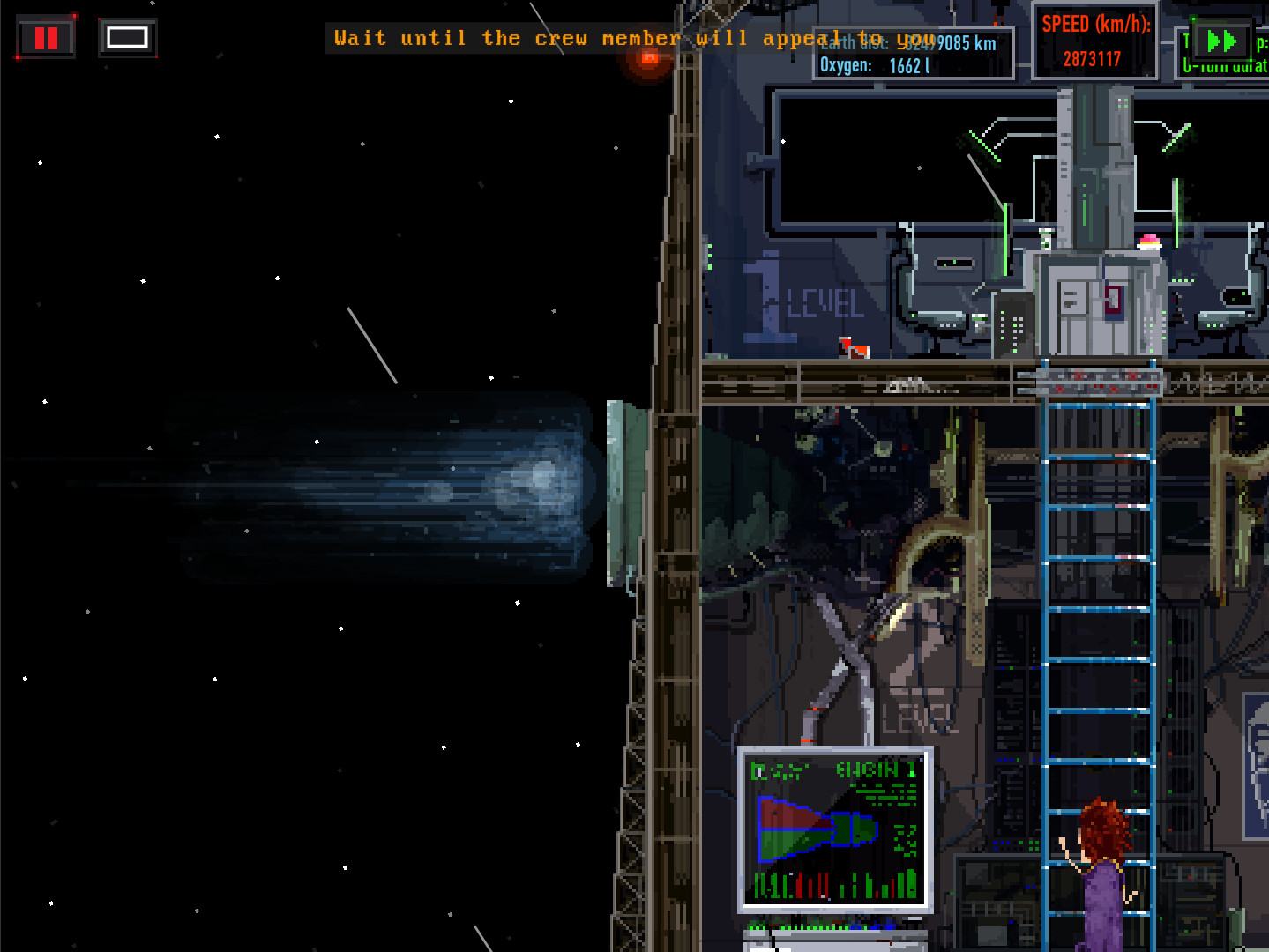Activate the green fast-forward button
The image size is (1269, 952).
pyautogui.click(x=1221, y=41)
